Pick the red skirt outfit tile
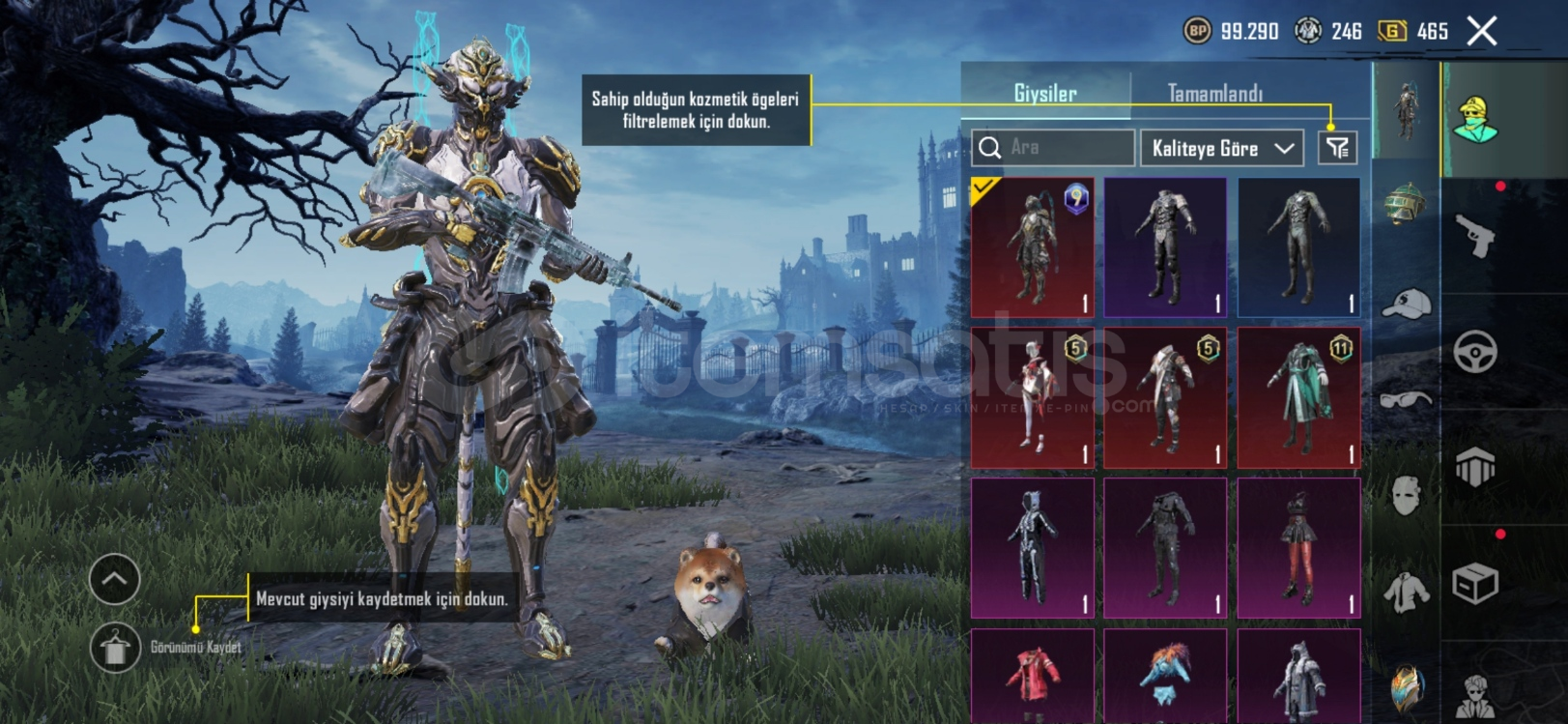1568x724 pixels. coord(1298,547)
